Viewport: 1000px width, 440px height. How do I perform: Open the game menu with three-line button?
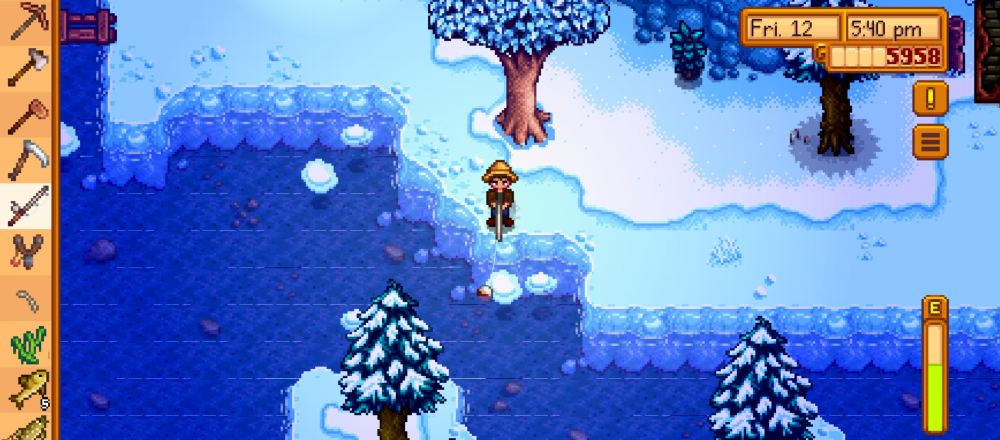(930, 141)
